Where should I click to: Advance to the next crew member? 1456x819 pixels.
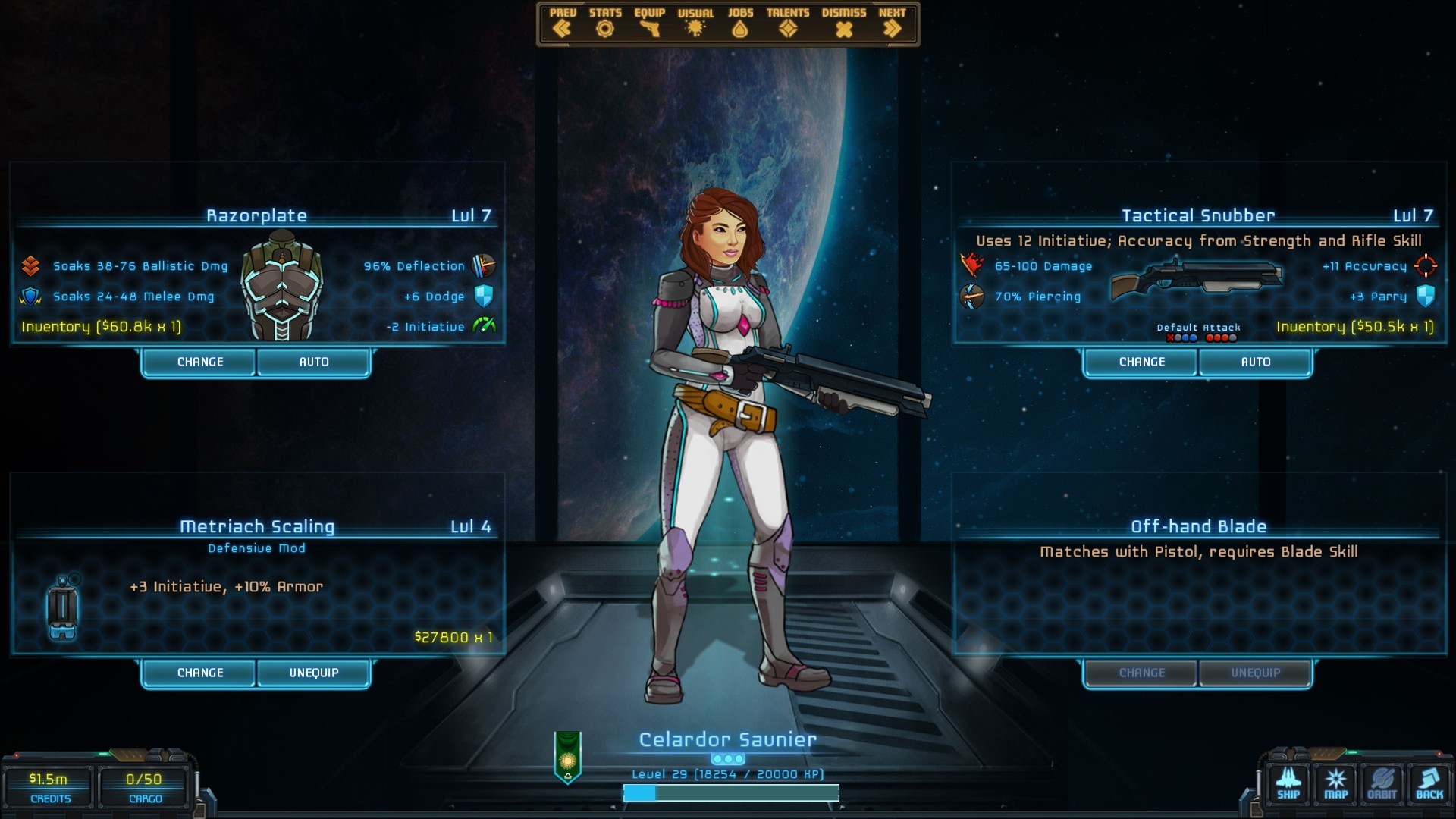pyautogui.click(x=892, y=23)
